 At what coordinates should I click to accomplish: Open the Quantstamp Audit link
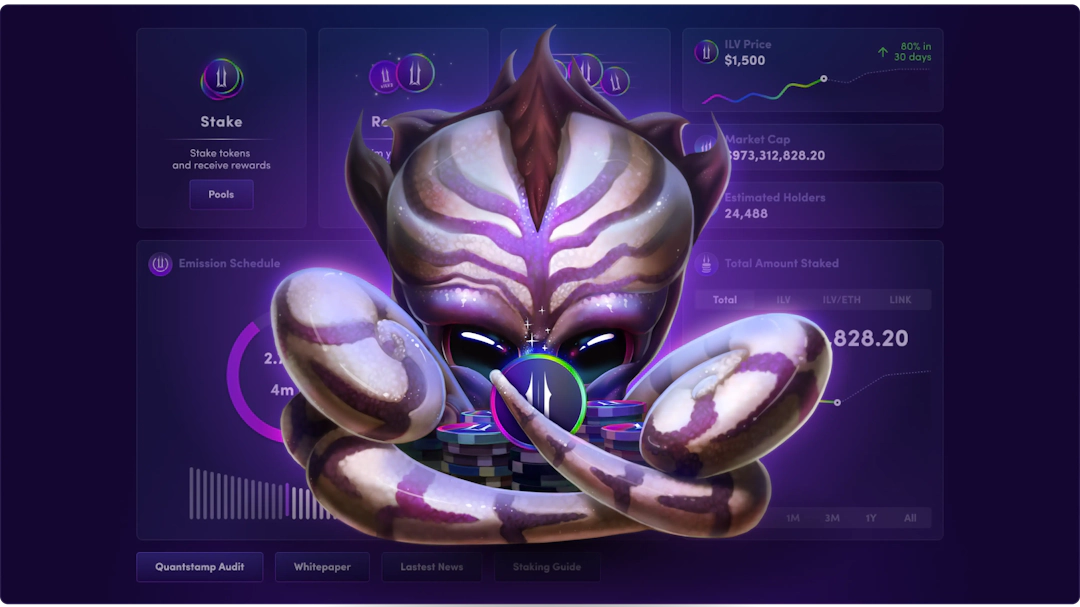pos(200,567)
